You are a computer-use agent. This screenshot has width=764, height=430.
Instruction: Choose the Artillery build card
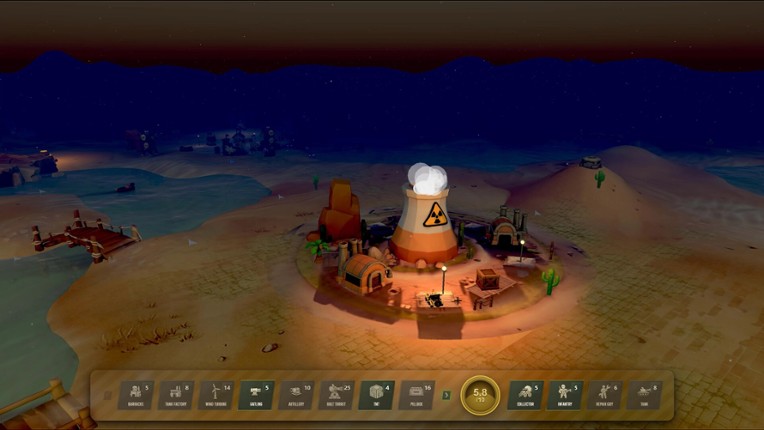coord(296,395)
